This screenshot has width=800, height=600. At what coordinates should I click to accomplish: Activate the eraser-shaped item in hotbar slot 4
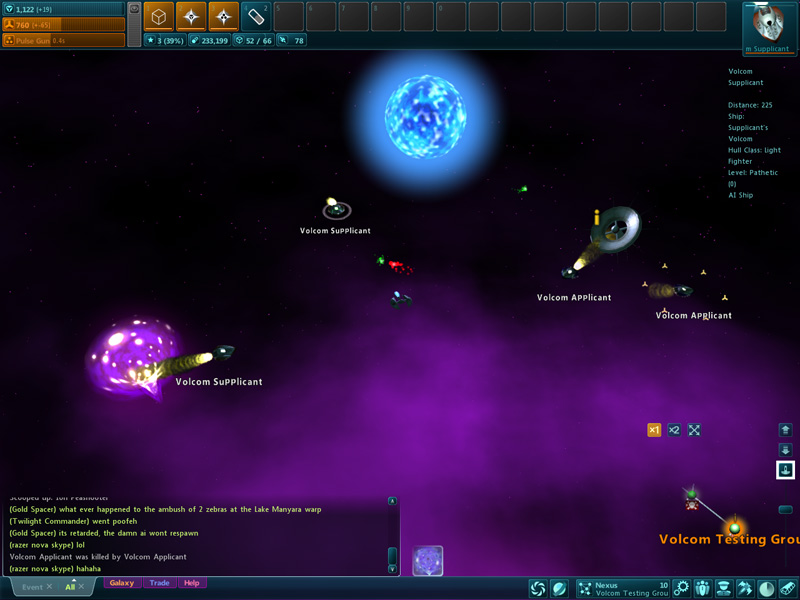point(256,16)
